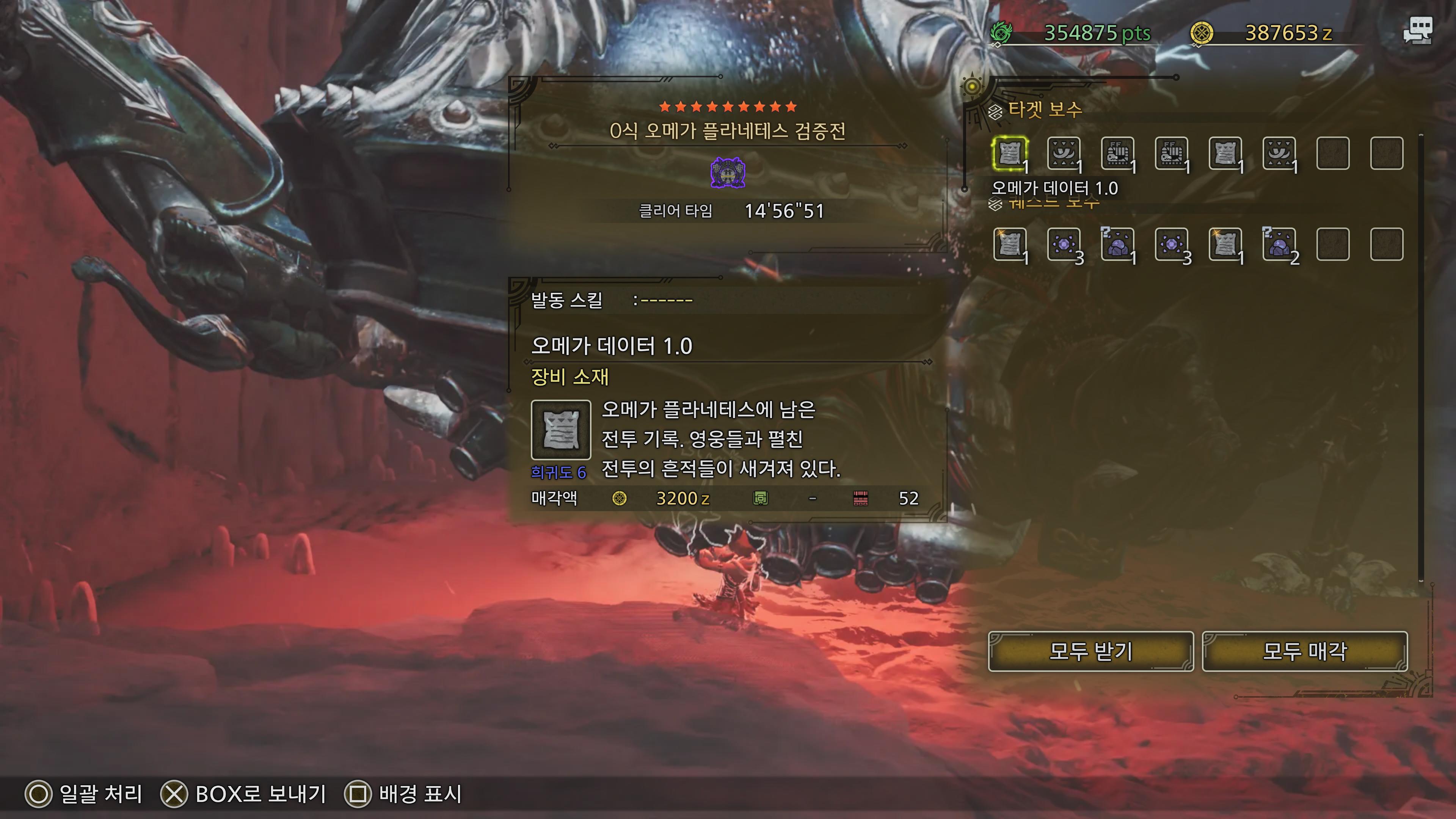Sell all rewards with 모두 매각

point(1304,651)
